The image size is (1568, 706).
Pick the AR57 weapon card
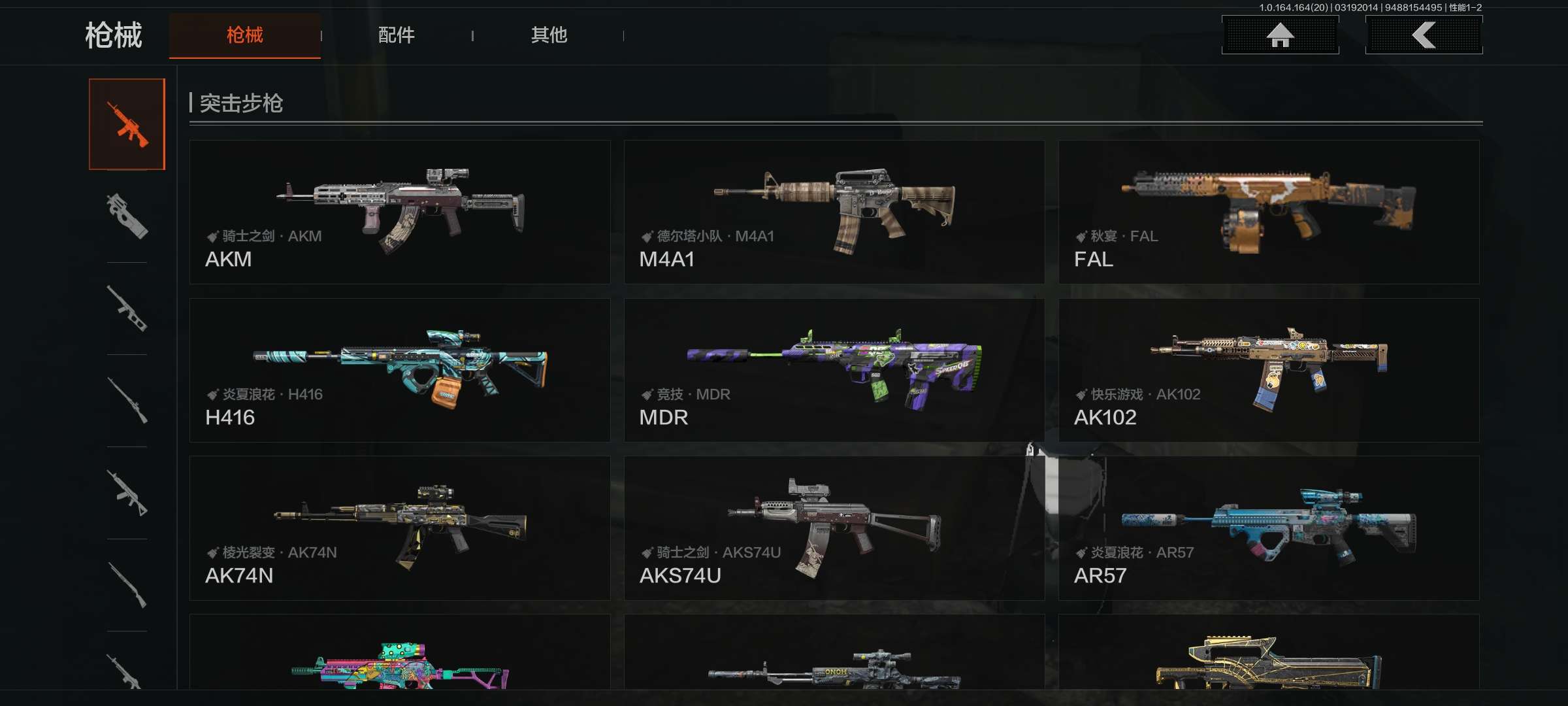tap(1269, 528)
